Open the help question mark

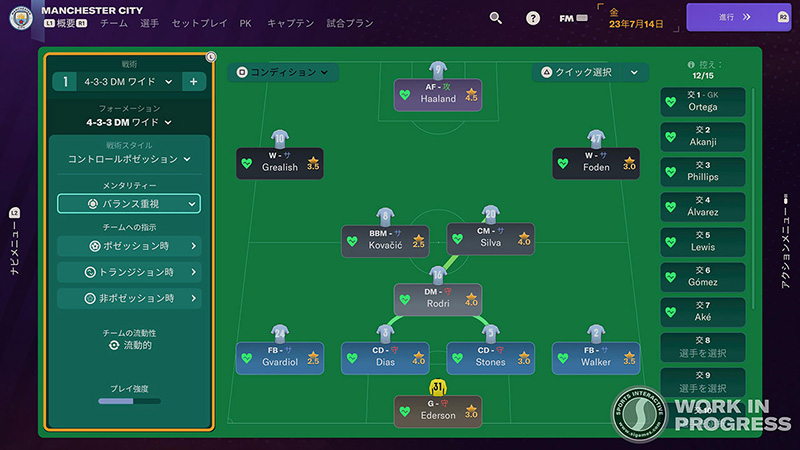533,18
